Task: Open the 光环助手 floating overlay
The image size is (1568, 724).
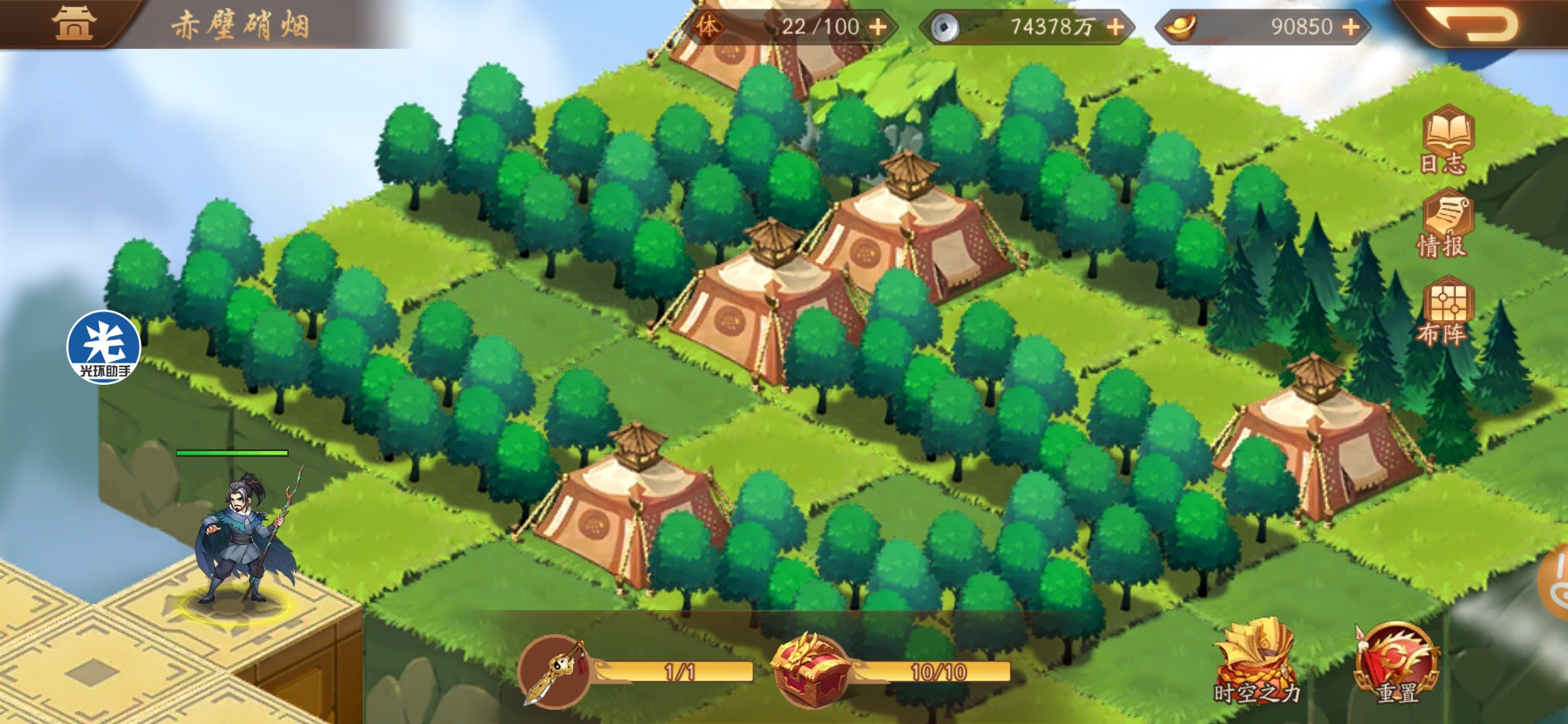Action: pos(104,347)
